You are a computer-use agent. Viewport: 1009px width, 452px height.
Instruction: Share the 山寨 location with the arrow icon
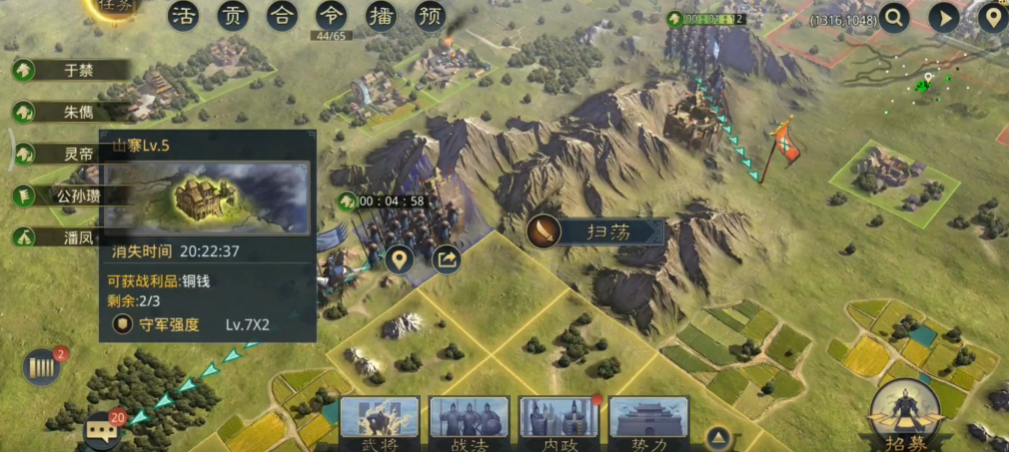click(446, 260)
